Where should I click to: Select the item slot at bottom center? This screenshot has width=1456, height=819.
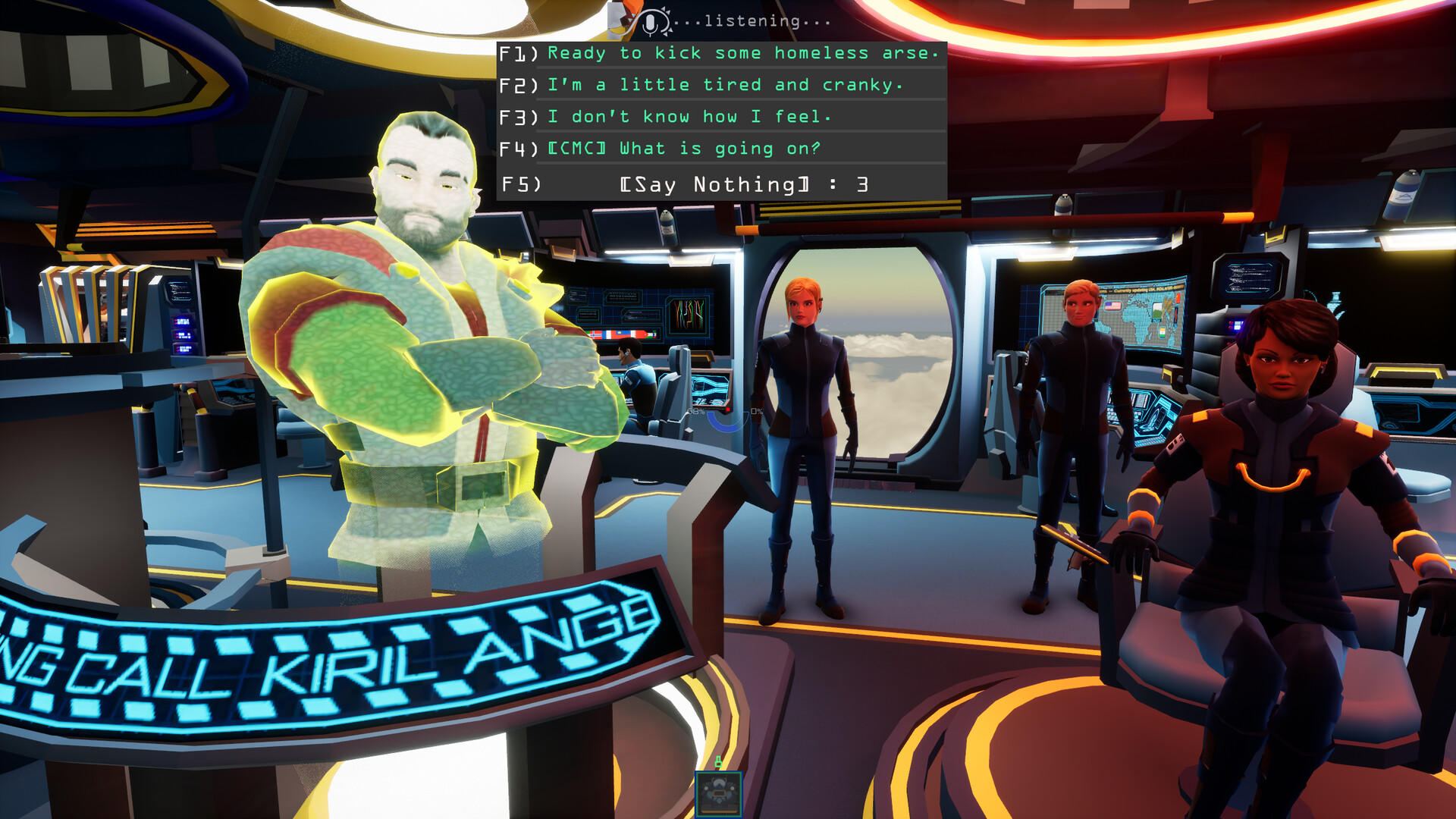(719, 795)
